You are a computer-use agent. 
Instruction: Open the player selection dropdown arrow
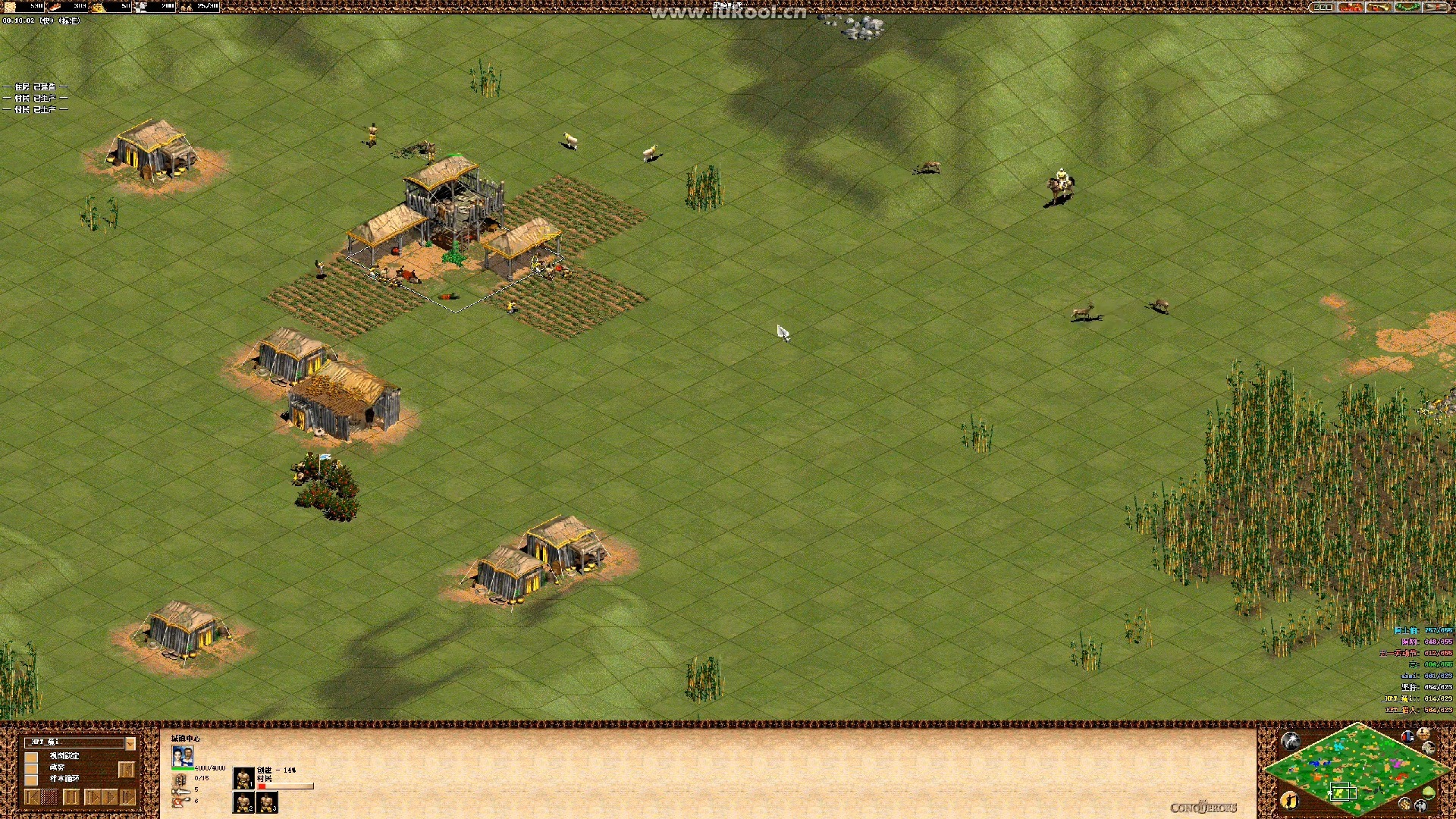click(130, 743)
